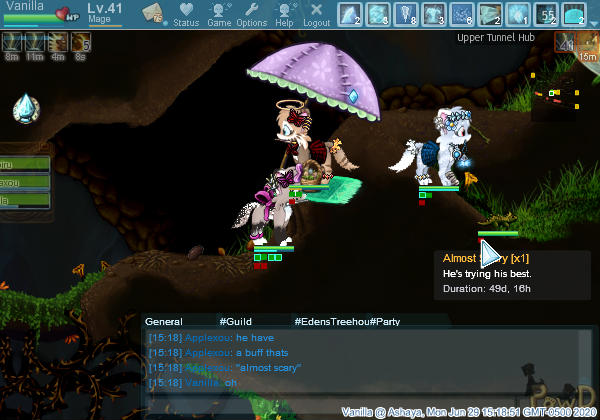Select the first skill slot in hotbar
Image resolution: width=600 pixels, height=420 pixels.
350,14
